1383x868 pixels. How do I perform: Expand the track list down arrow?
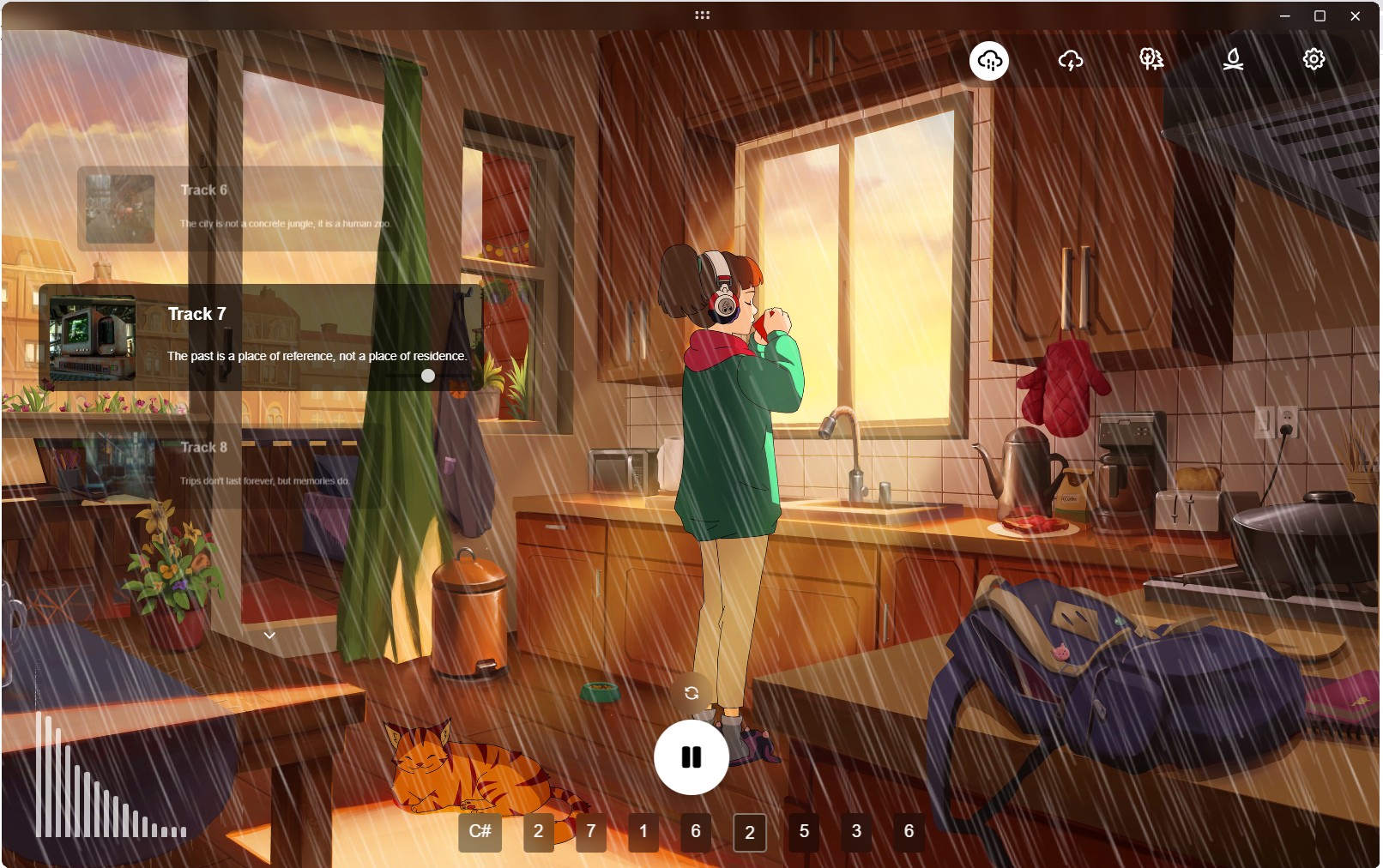(269, 636)
